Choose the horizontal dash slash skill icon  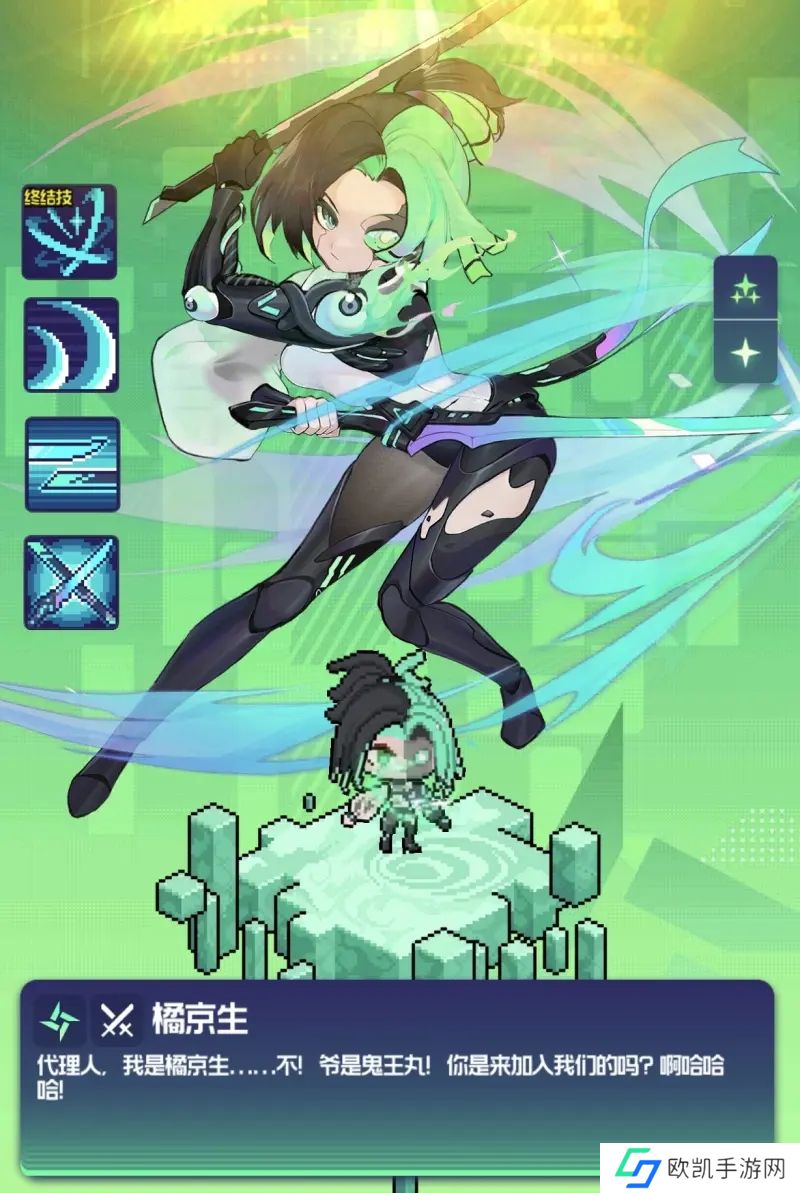pos(71,464)
